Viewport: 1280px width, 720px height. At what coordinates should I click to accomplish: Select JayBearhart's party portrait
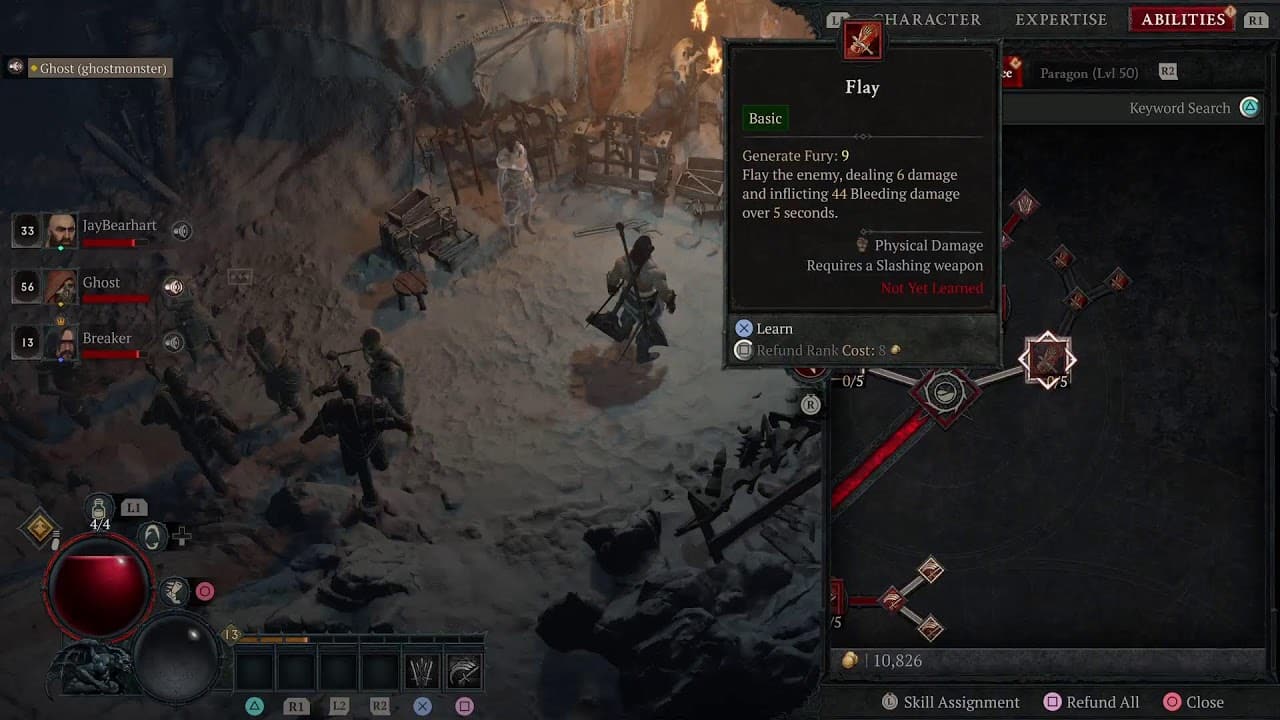(61, 231)
